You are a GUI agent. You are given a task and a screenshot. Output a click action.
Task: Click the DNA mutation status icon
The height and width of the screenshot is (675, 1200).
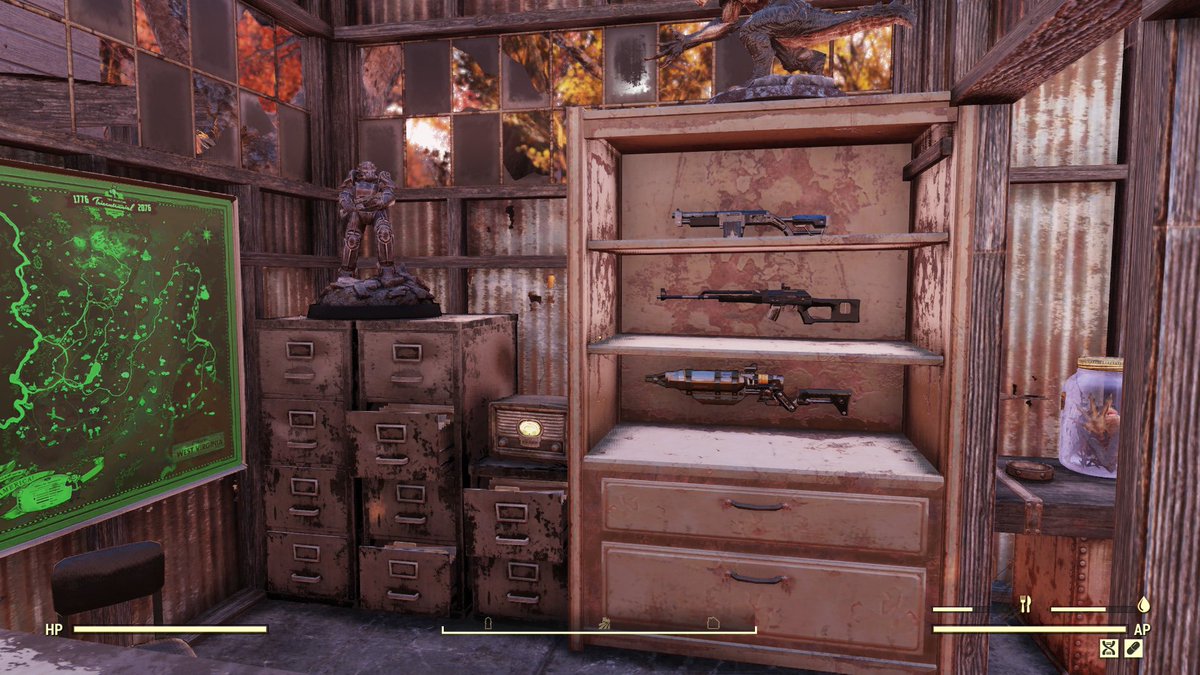(x=1108, y=648)
